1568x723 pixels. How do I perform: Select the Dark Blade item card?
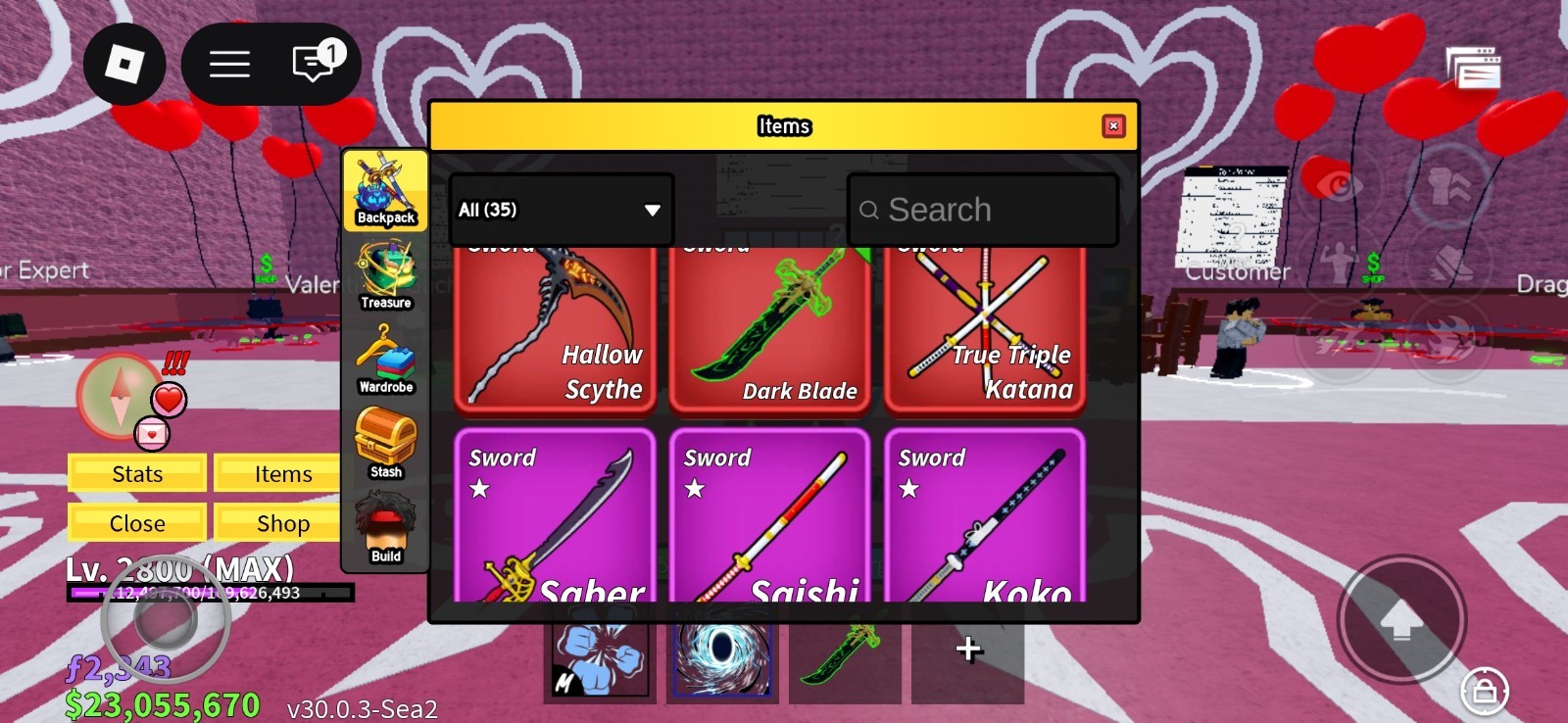[770, 323]
